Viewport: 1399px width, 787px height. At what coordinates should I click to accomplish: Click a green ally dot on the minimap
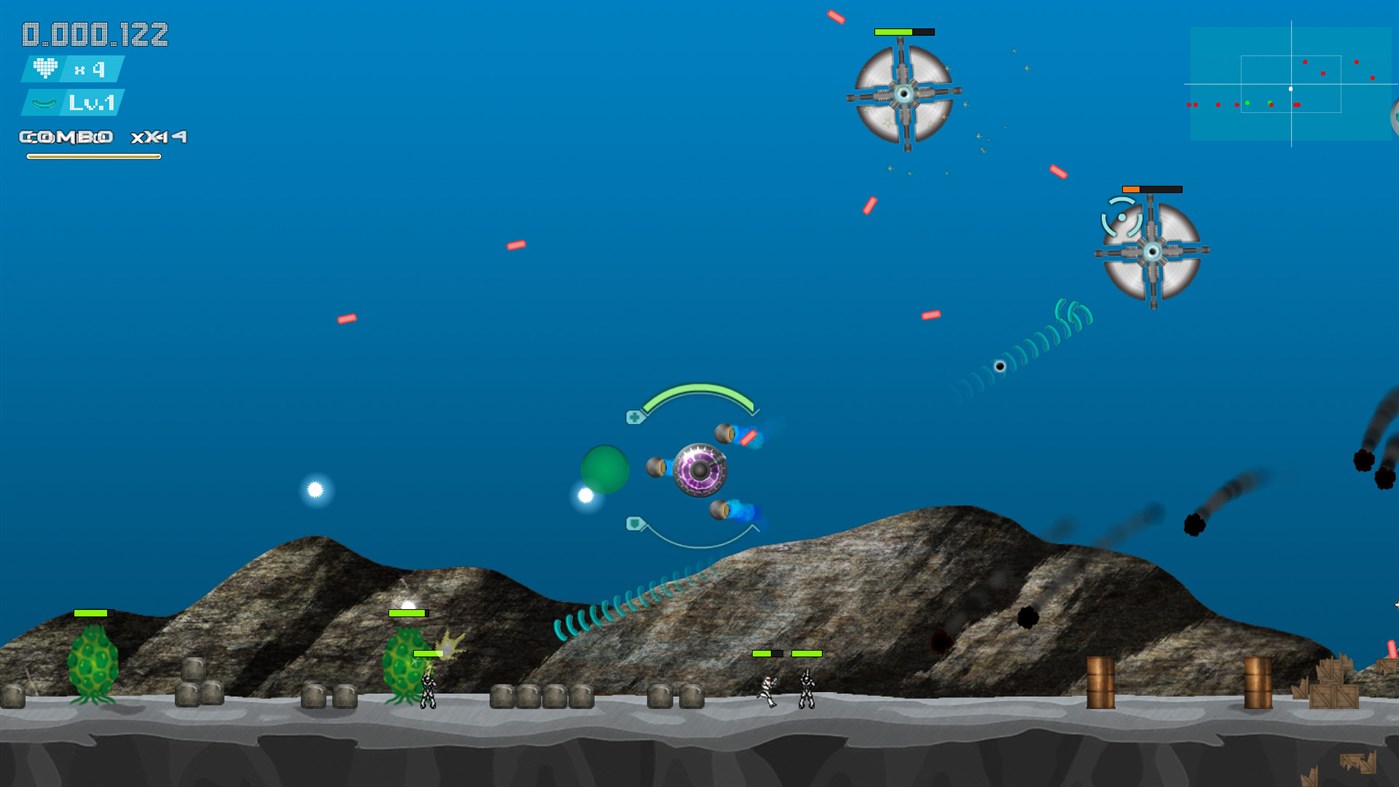(1247, 103)
